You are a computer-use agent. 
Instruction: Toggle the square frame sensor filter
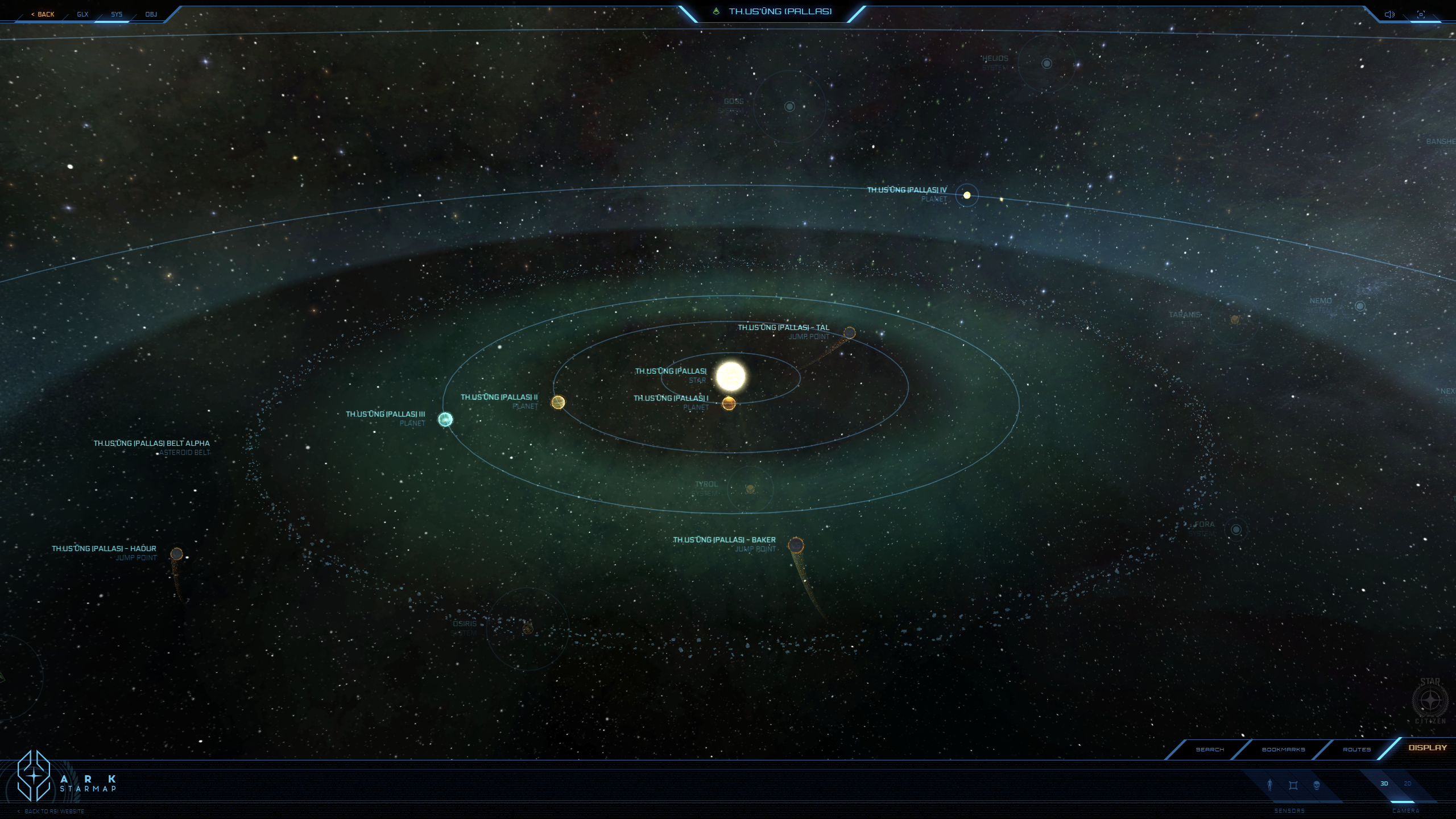point(1293,785)
